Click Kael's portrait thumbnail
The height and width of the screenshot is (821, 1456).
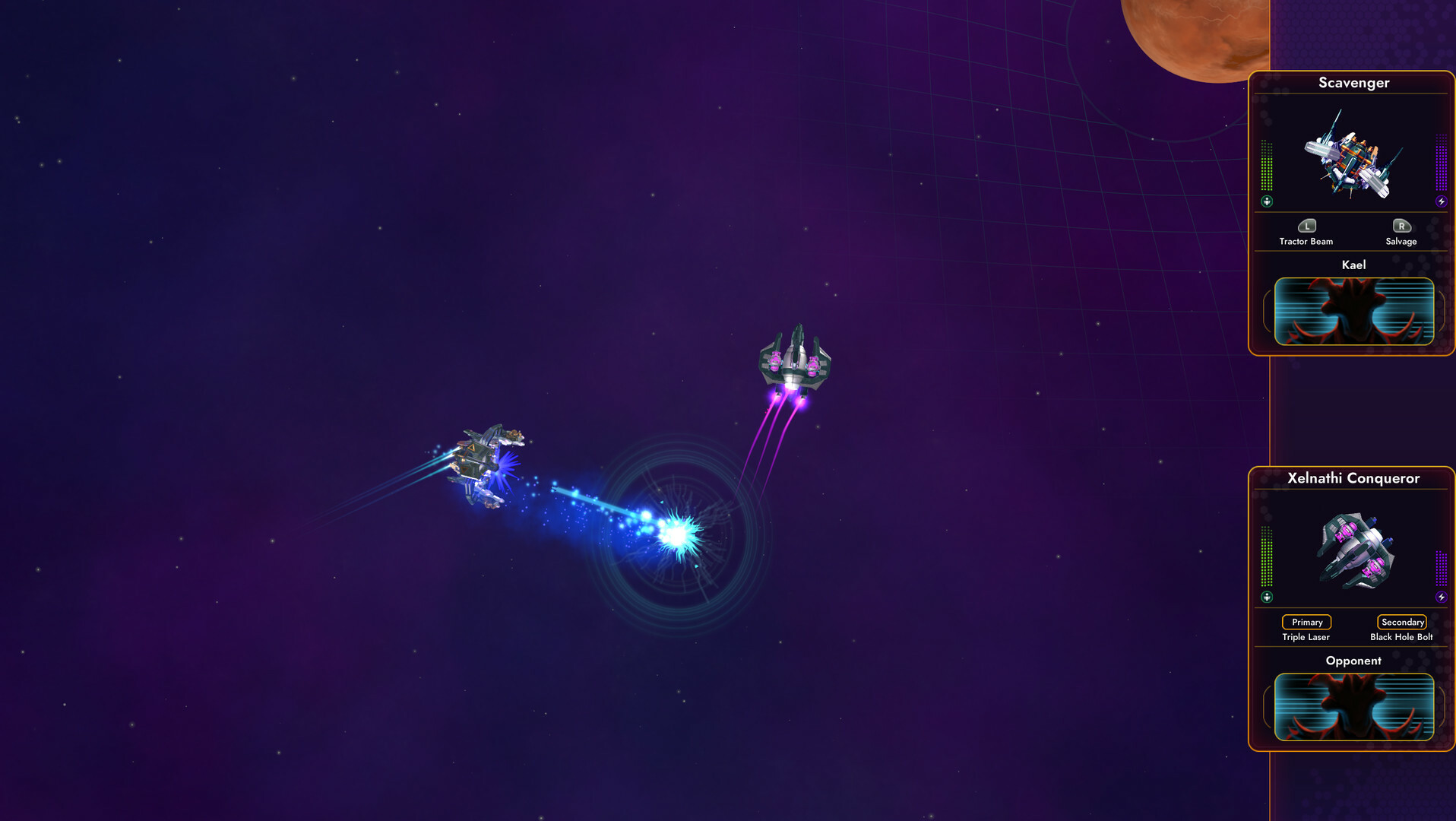coord(1355,310)
